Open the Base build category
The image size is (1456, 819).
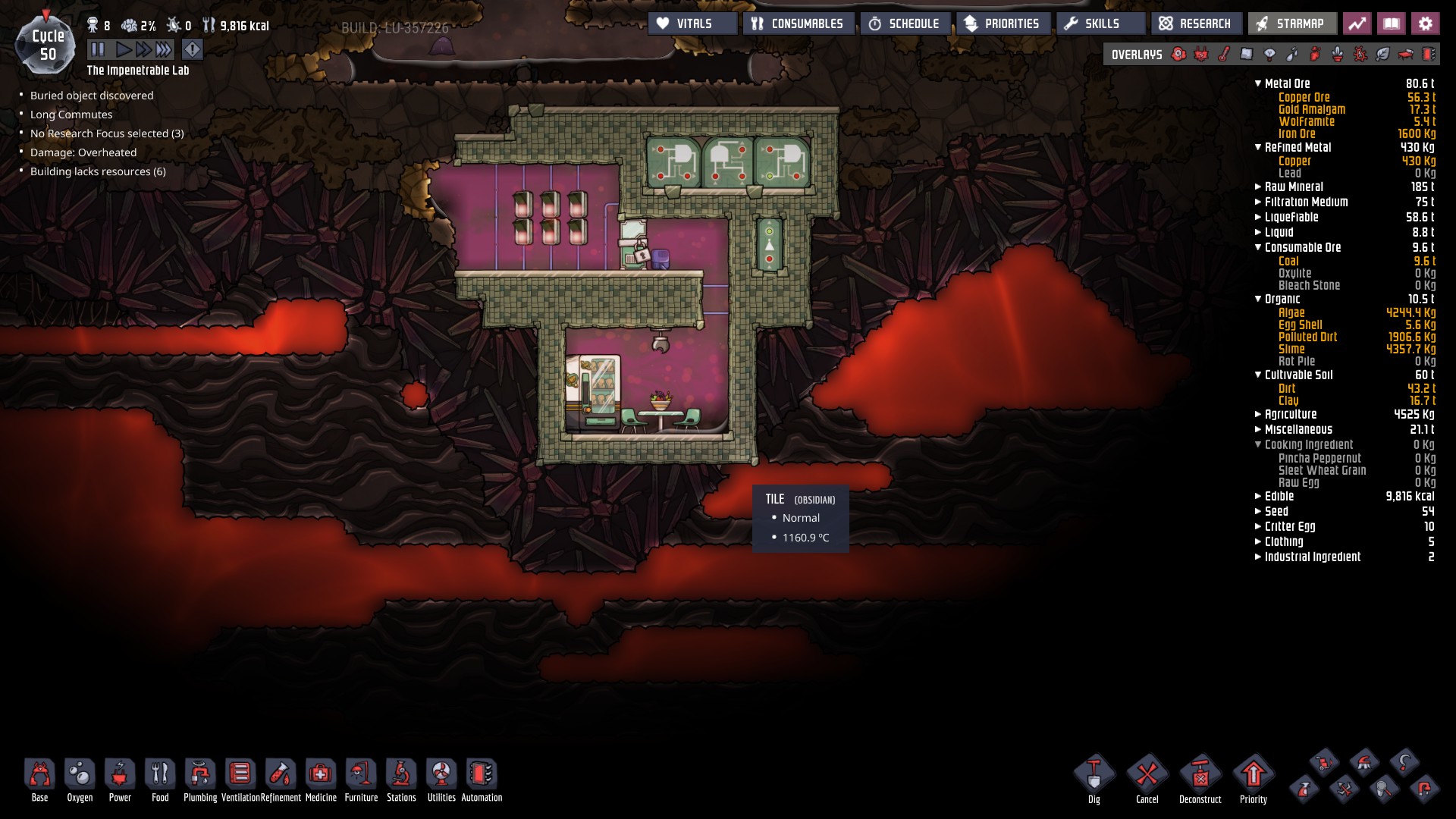[x=39, y=774]
